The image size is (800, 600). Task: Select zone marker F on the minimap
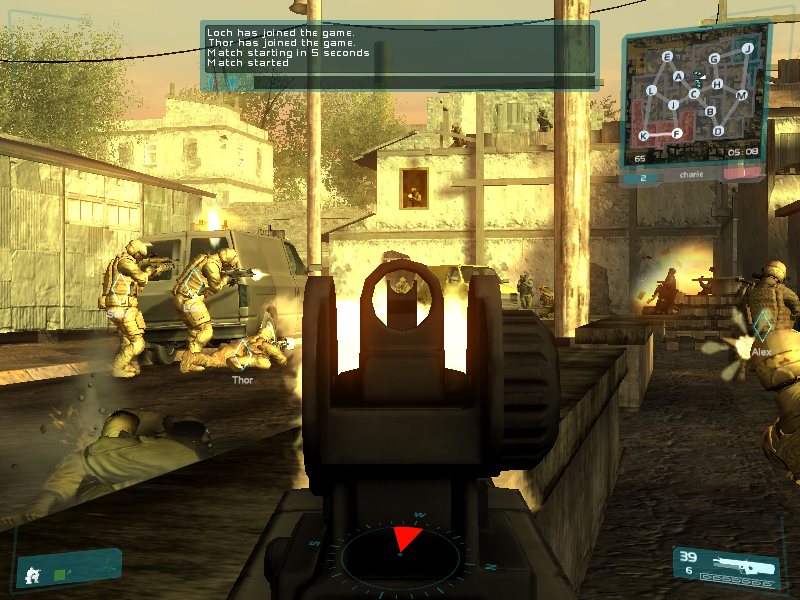click(x=678, y=133)
